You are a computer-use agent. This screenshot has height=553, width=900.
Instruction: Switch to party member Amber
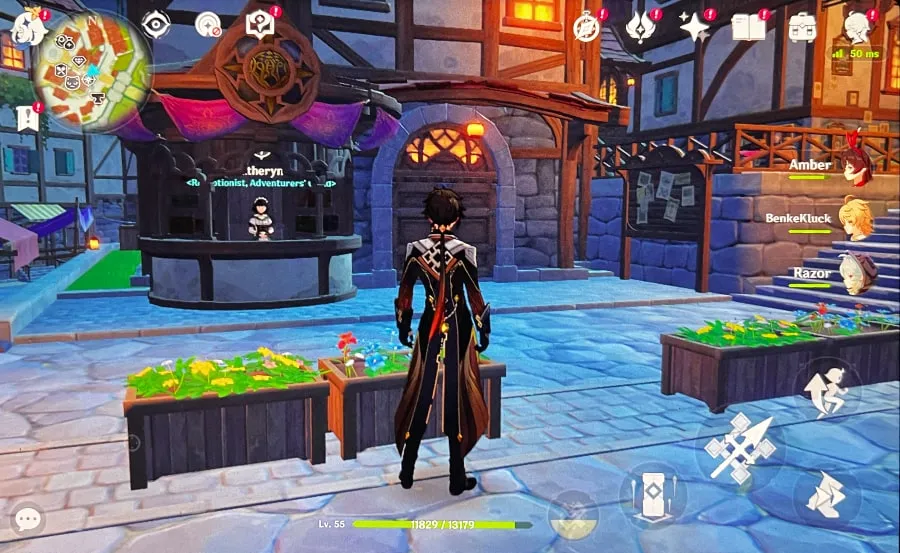coord(855,165)
